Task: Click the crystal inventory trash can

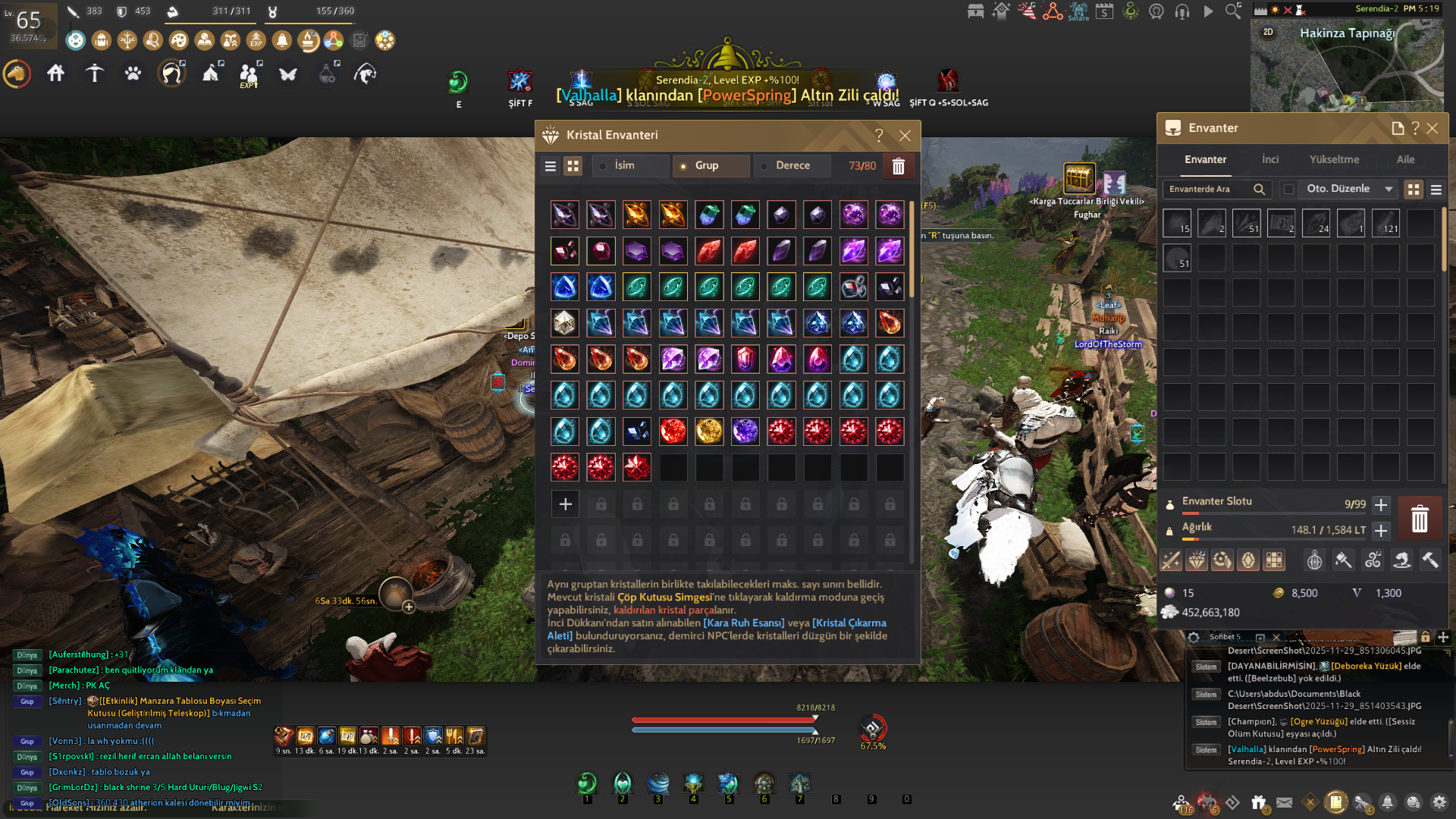Action: pos(898,166)
